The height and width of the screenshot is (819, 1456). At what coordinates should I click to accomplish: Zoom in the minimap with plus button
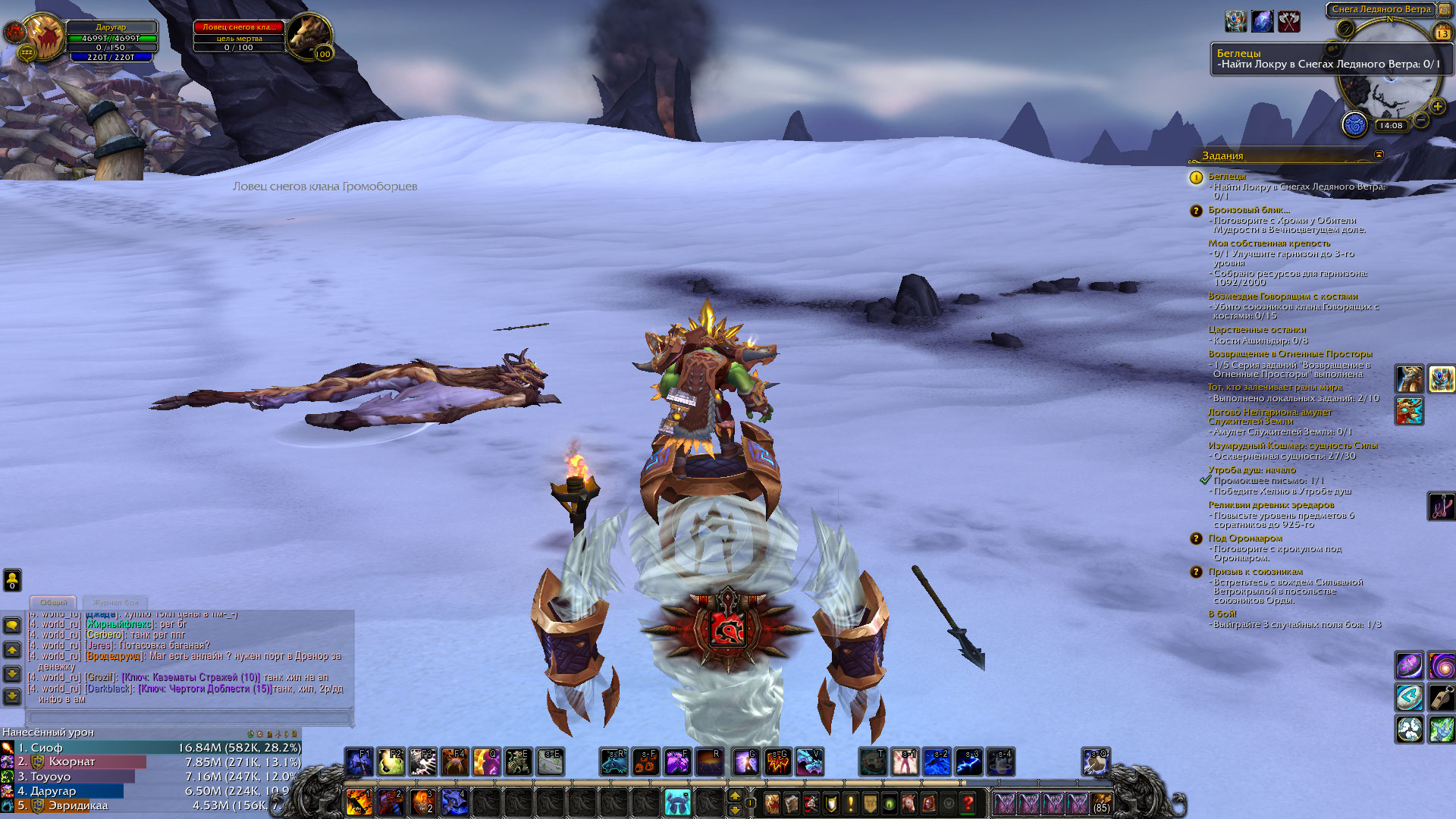tap(1436, 107)
